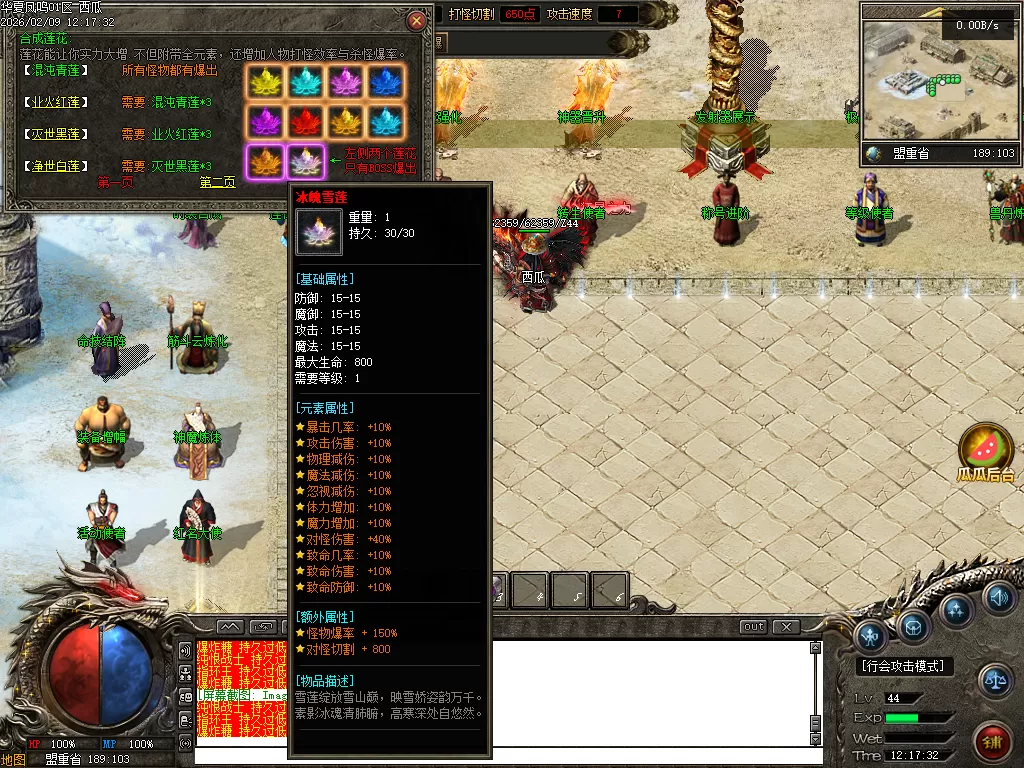Open the bag chest icon
Screen dimensions: 1024x768
(914, 626)
